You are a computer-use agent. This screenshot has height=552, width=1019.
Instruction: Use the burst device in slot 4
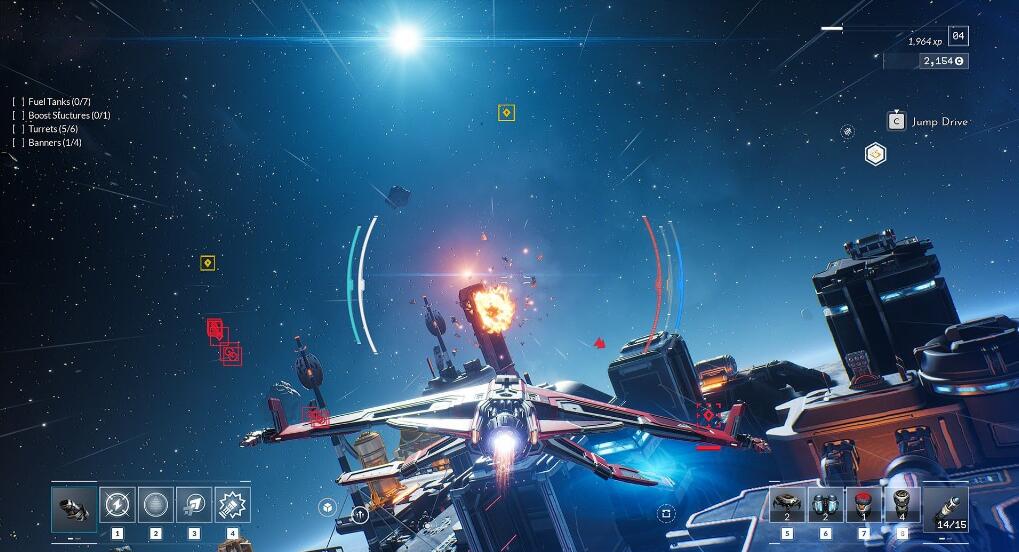233,504
